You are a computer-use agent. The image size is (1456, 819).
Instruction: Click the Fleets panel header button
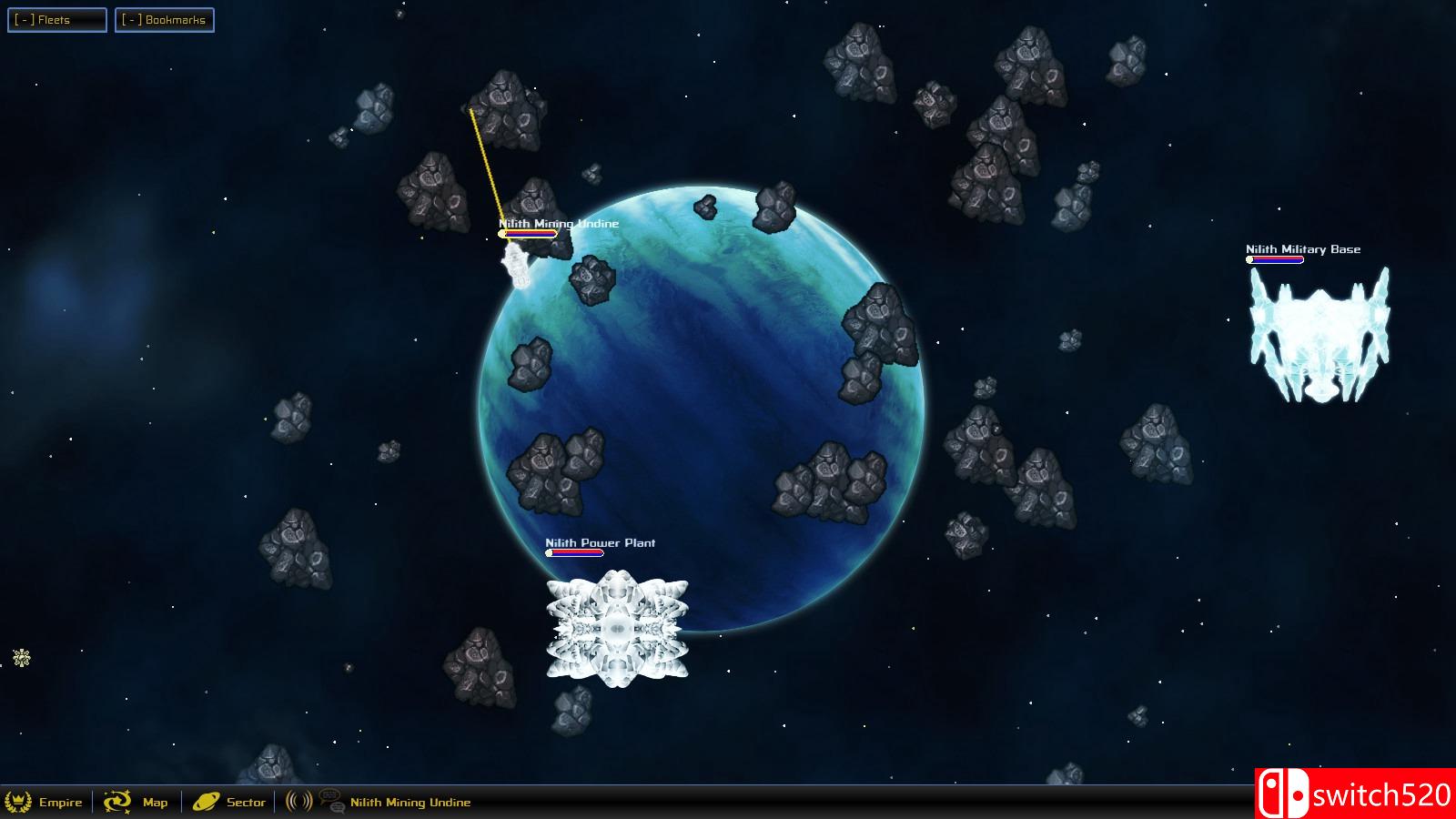56,19
